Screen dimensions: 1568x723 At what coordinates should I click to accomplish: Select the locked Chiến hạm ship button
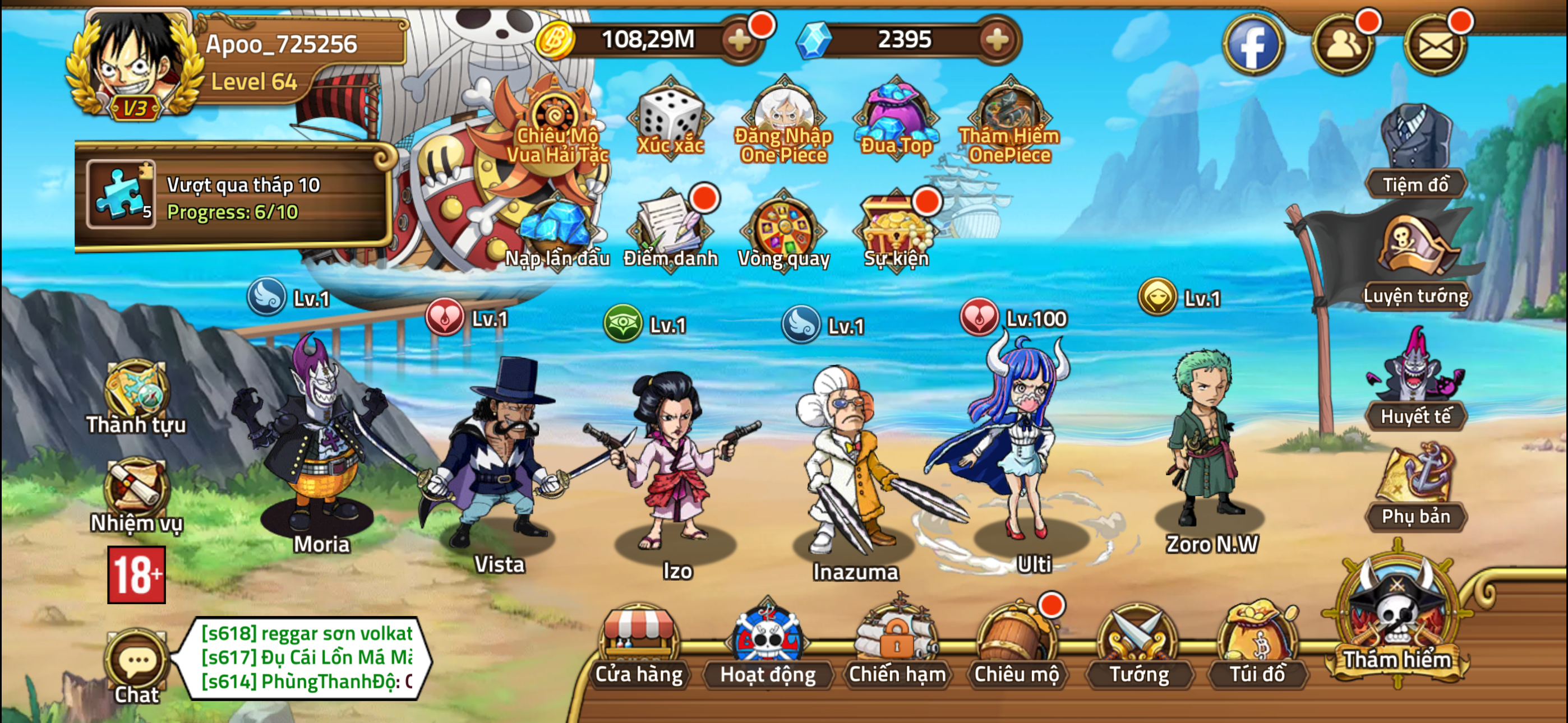tap(897, 646)
